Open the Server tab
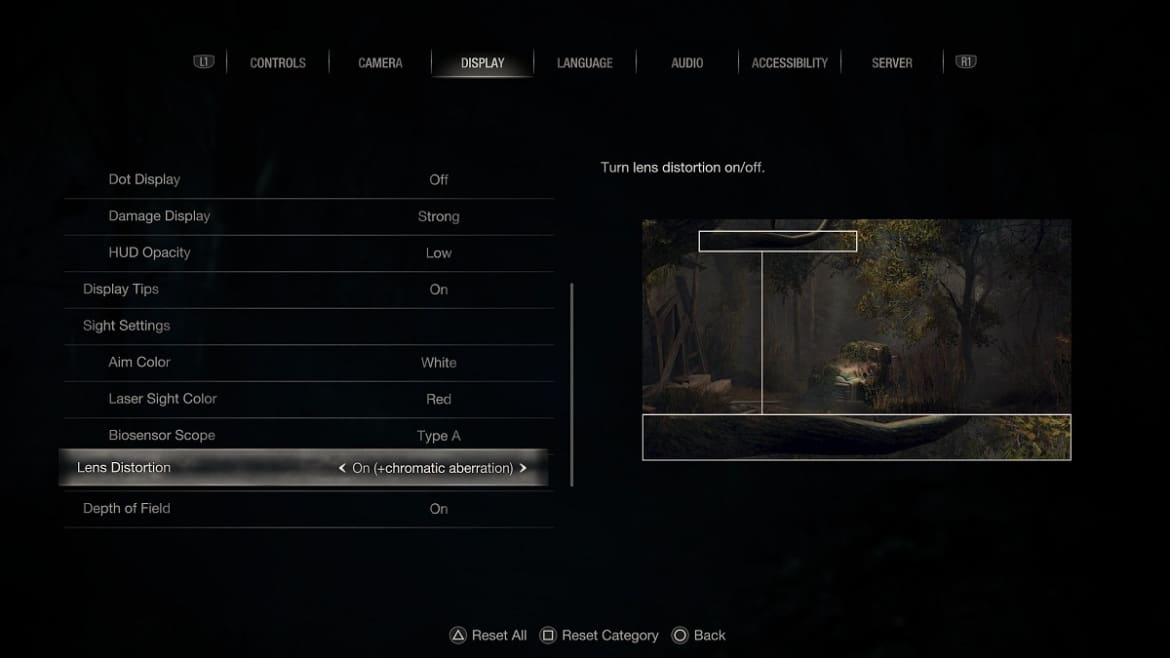This screenshot has height=658, width=1170. pos(891,63)
